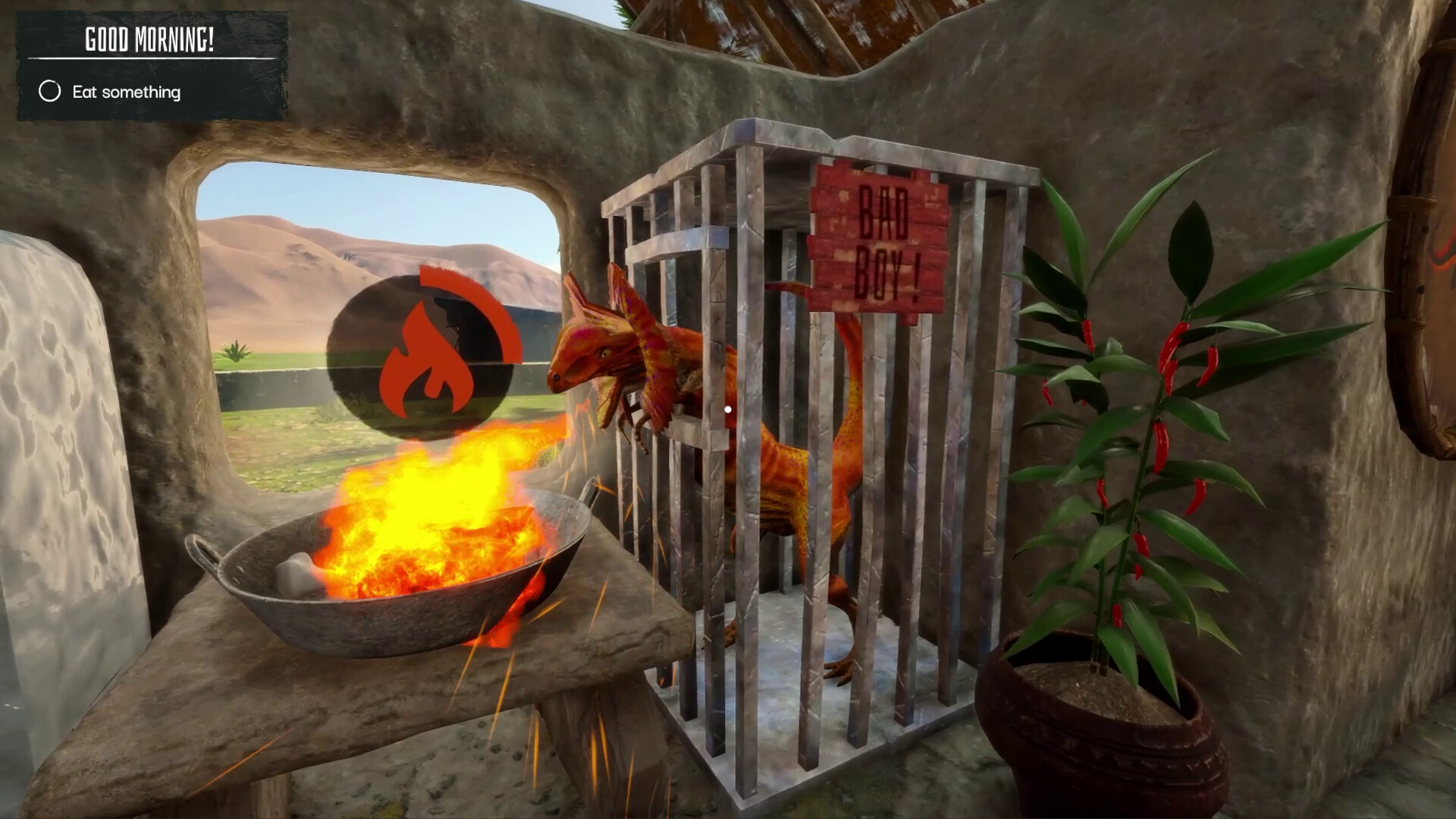Click the empty radio circle in the quest log

(50, 92)
